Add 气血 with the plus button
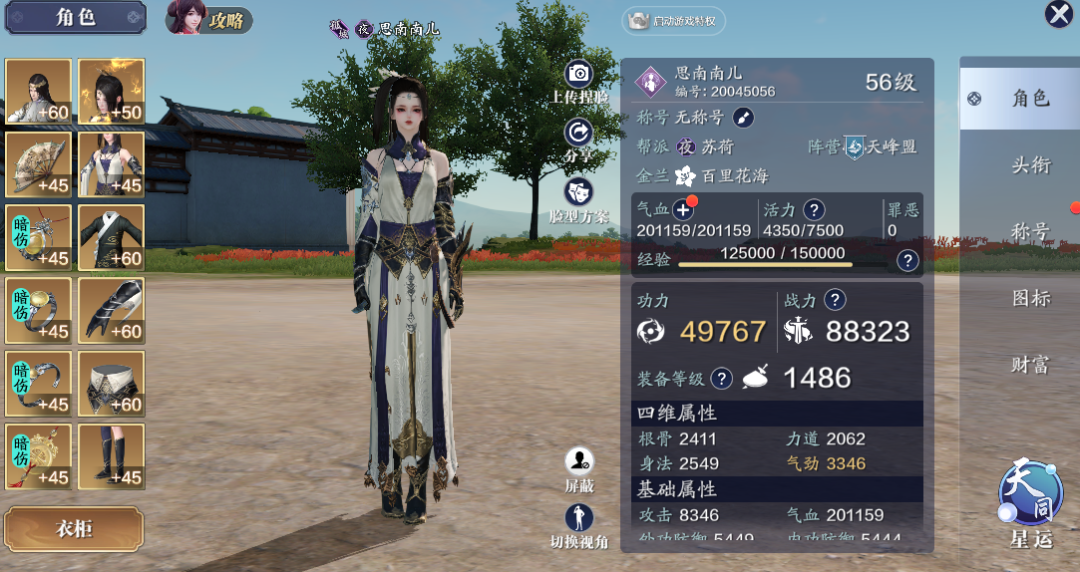 tap(683, 209)
